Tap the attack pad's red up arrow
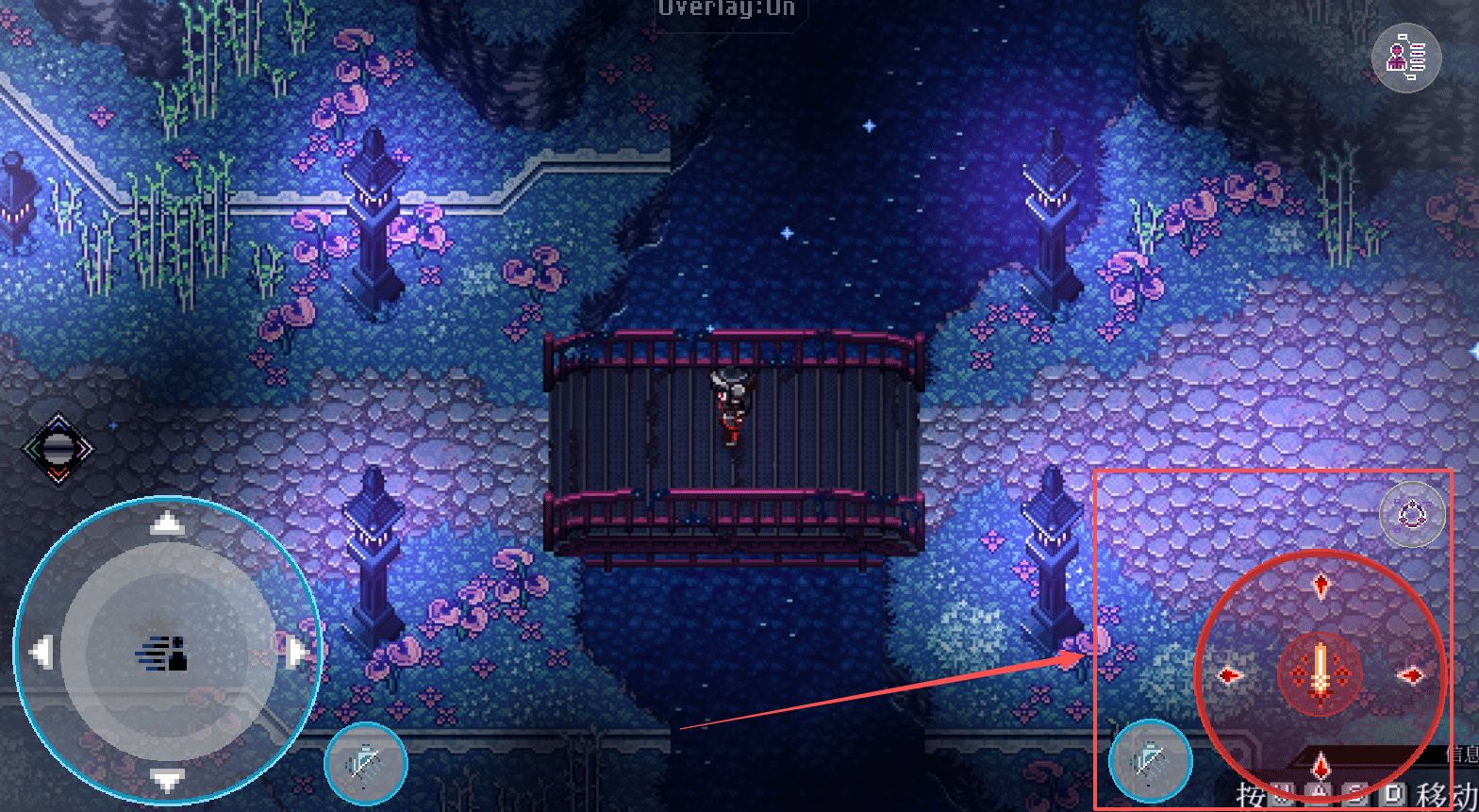Viewport: 1479px width, 812px height. pyautogui.click(x=1321, y=586)
